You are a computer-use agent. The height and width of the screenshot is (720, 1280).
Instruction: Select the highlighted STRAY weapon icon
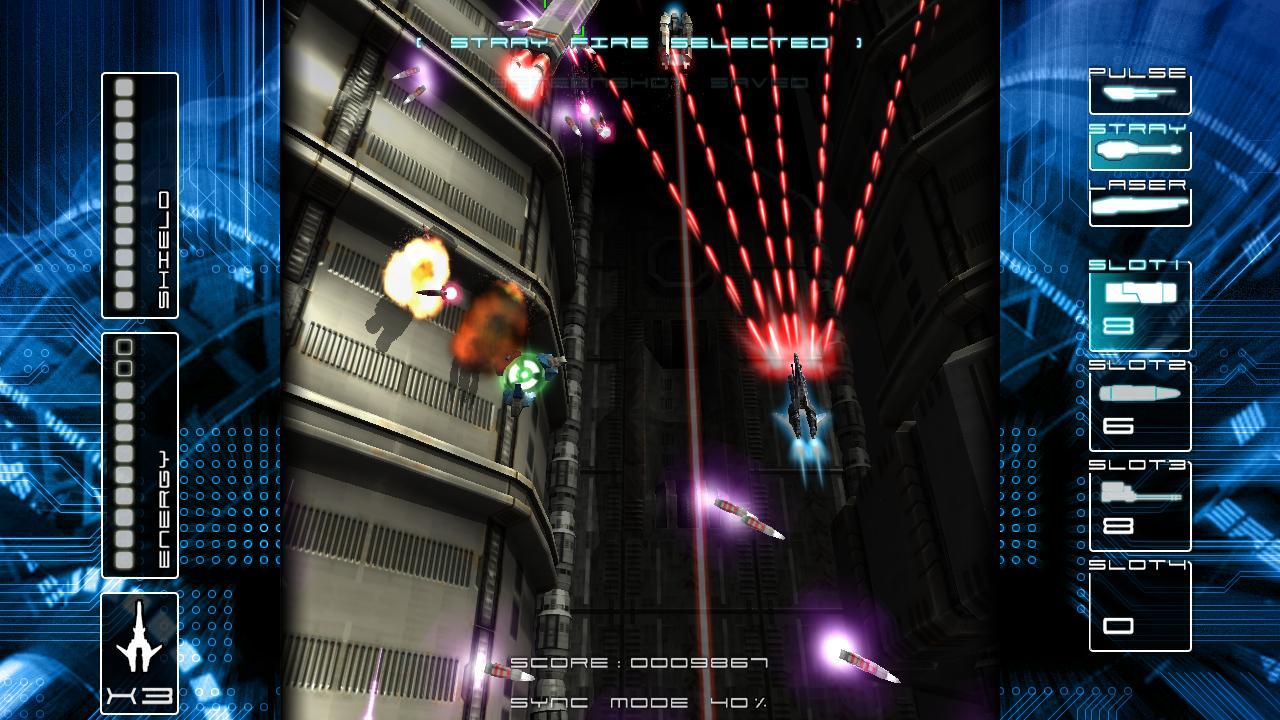pos(1139,150)
